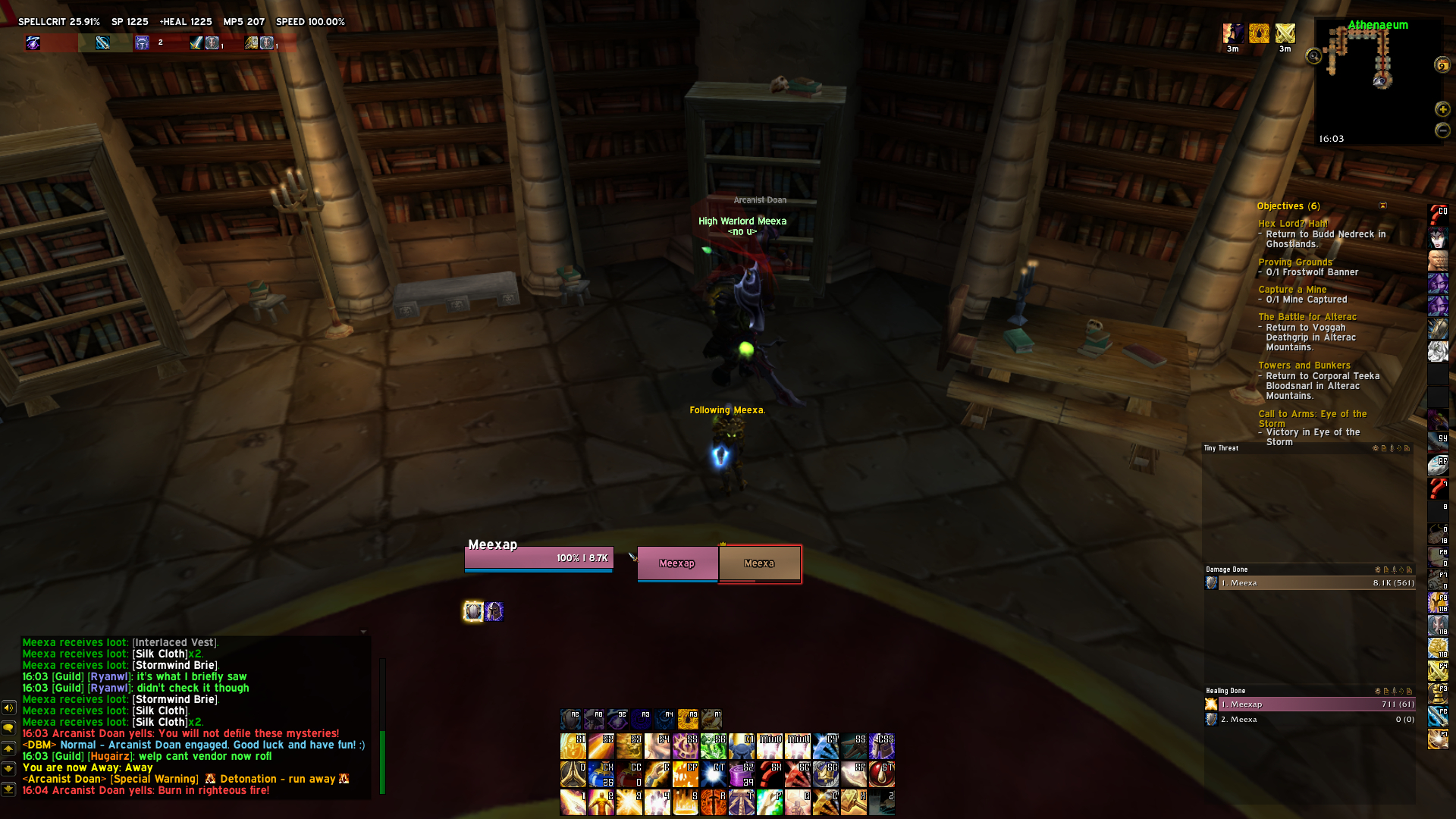
Task: Click the Meexap player unit frame
Action: tap(538, 558)
